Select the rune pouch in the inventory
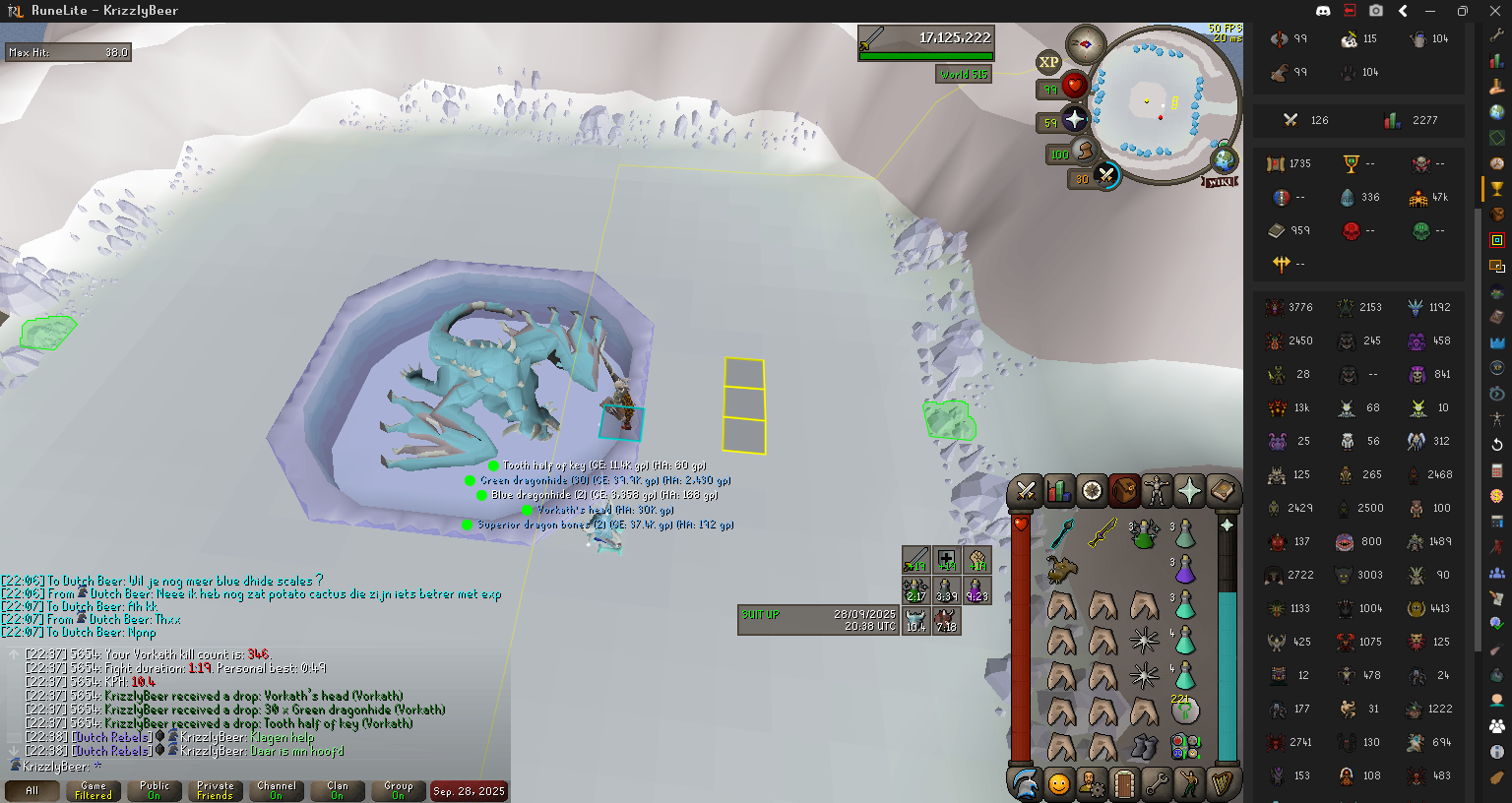The image size is (1512, 803). pyautogui.click(x=1185, y=746)
